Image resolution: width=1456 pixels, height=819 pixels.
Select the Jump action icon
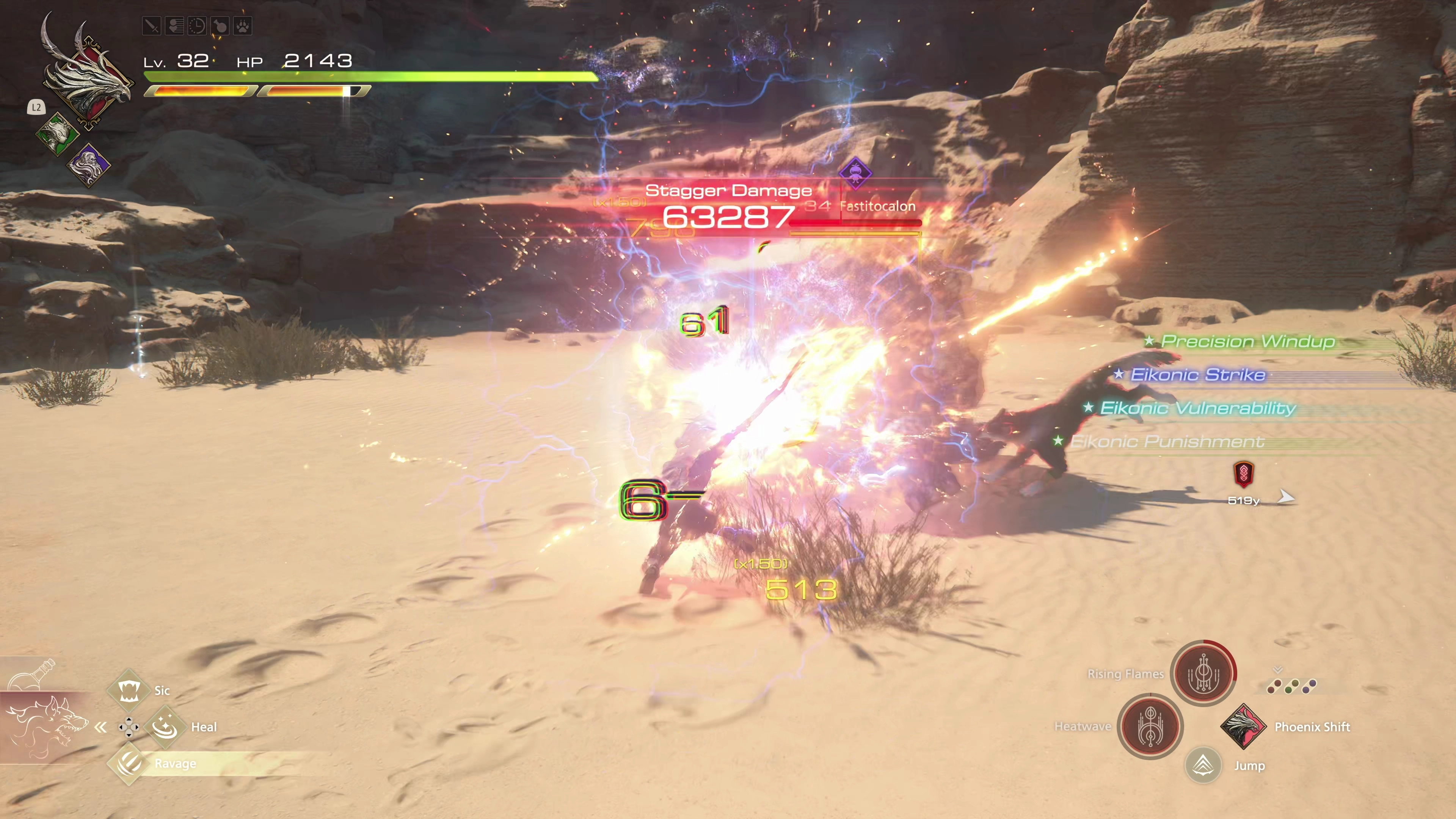[x=1203, y=766]
